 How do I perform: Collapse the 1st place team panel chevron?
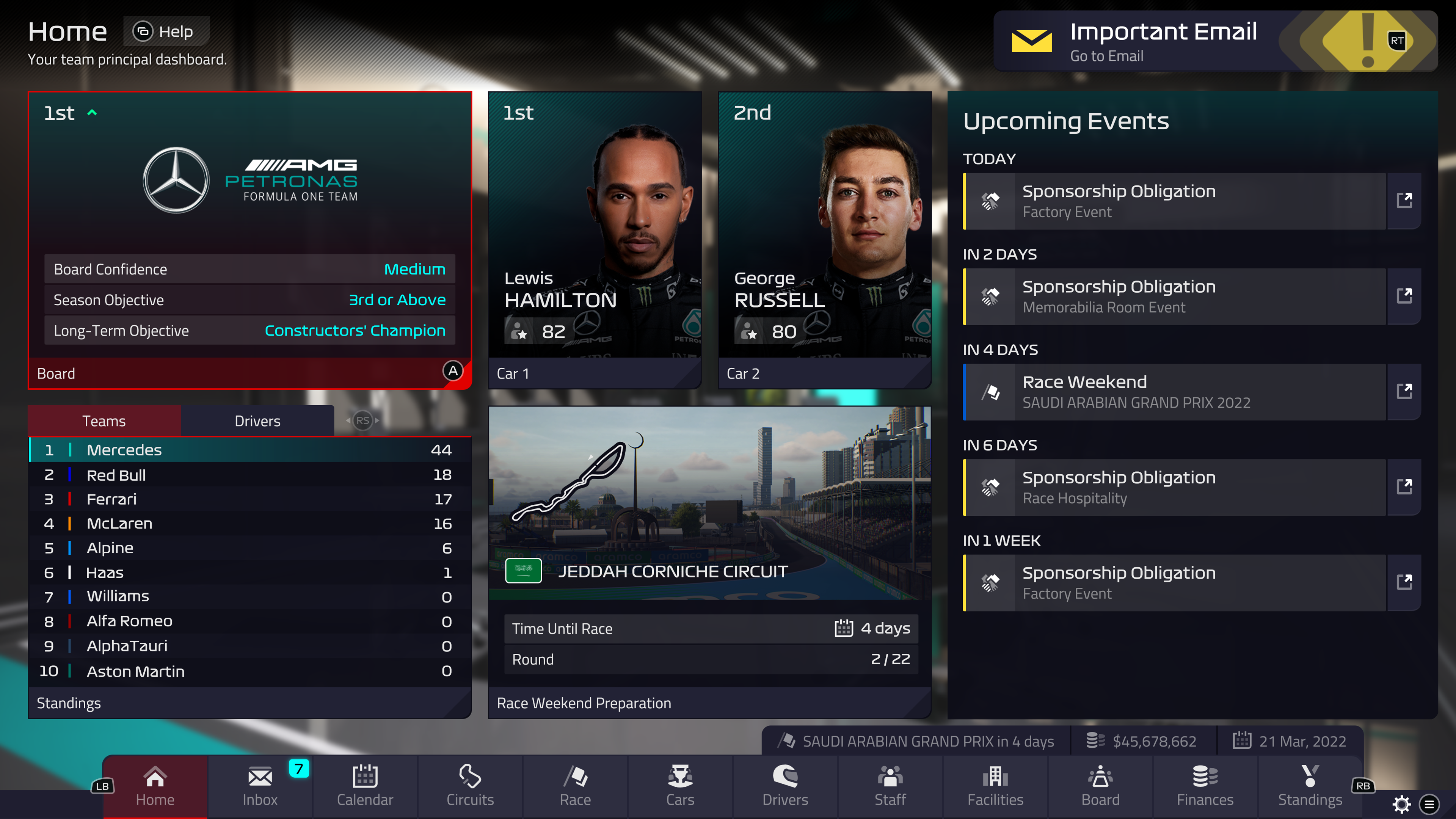92,113
